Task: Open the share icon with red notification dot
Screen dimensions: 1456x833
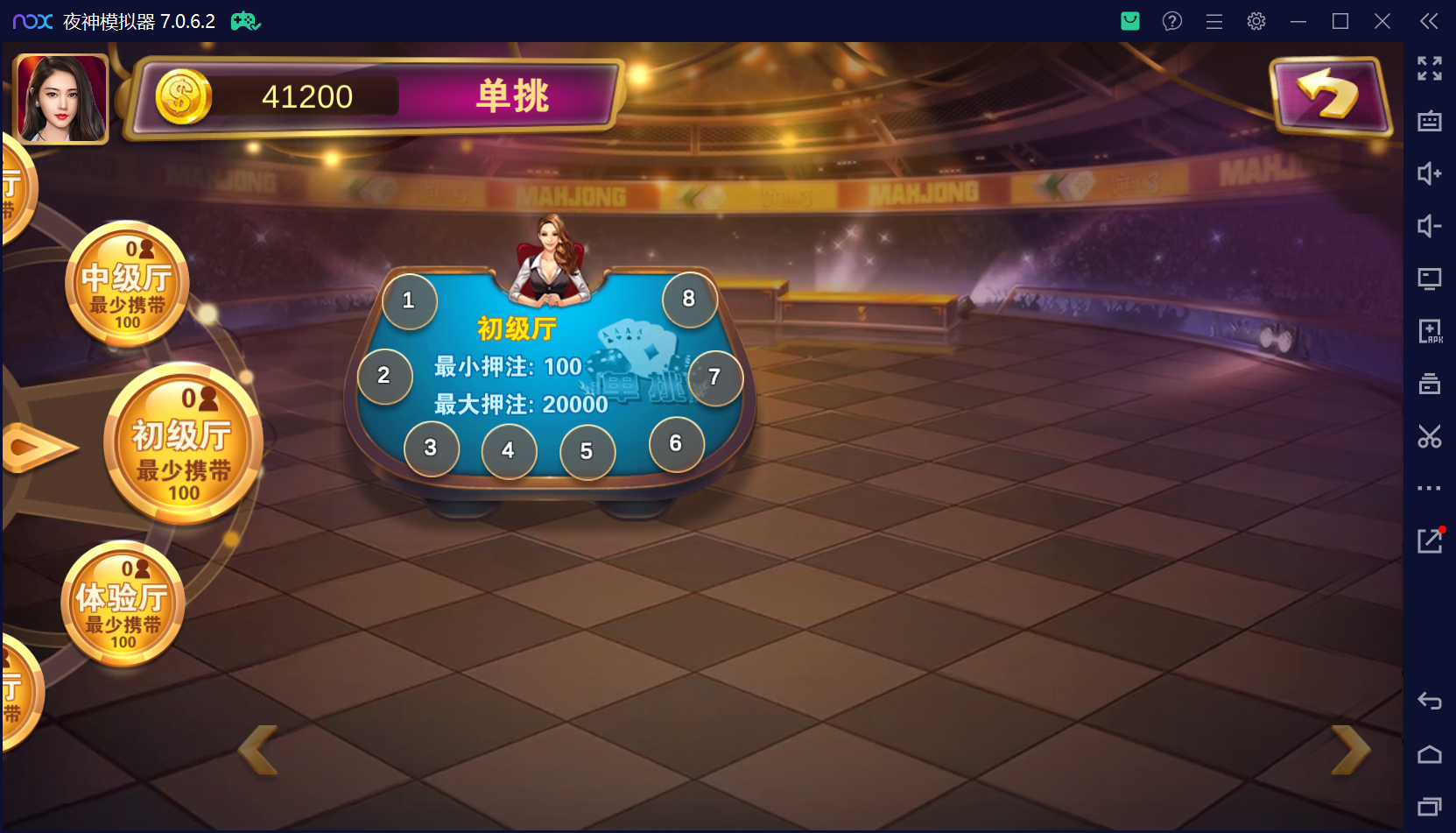Action: tap(1430, 540)
